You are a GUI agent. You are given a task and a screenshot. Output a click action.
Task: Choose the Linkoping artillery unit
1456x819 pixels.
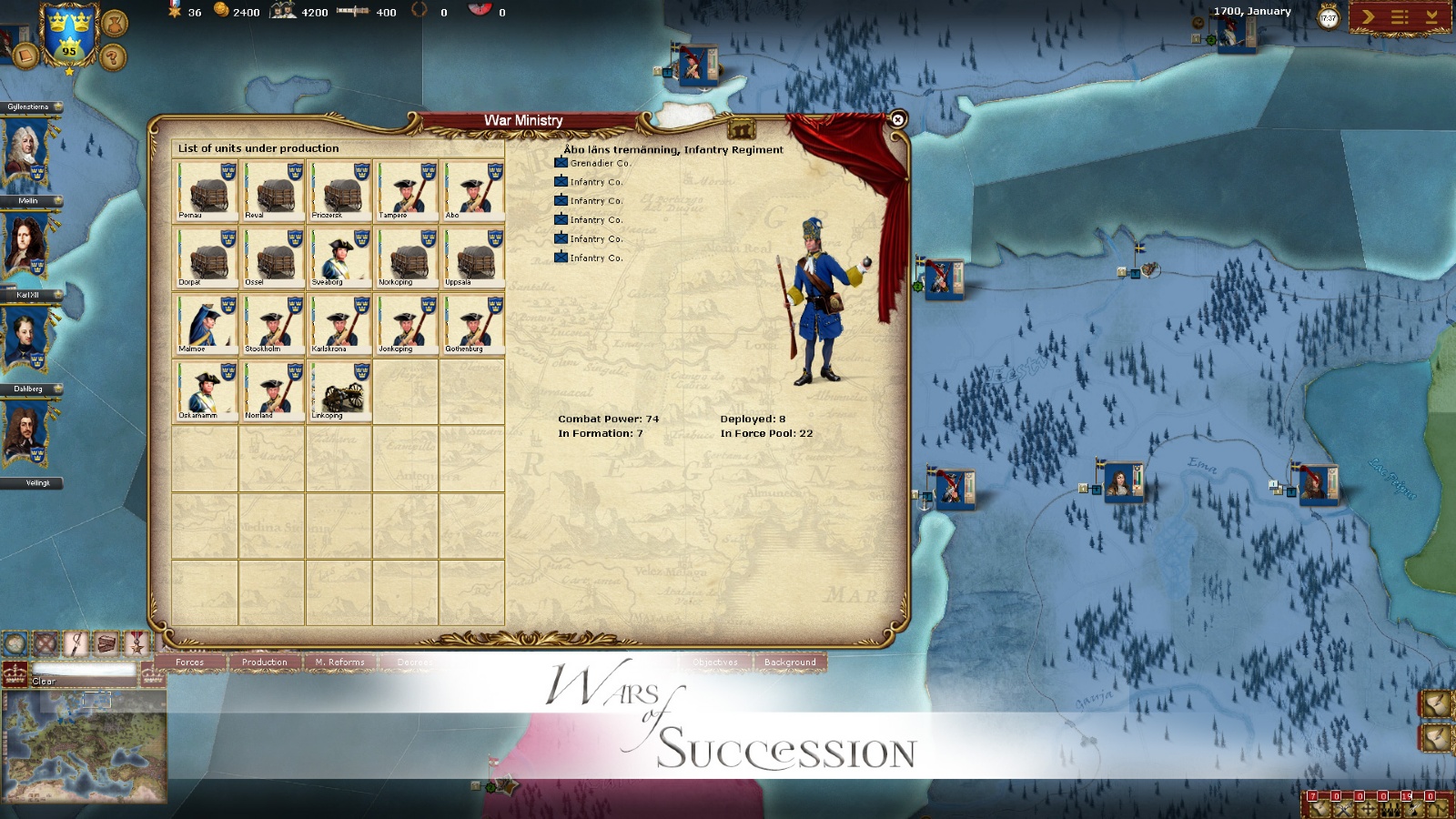339,391
